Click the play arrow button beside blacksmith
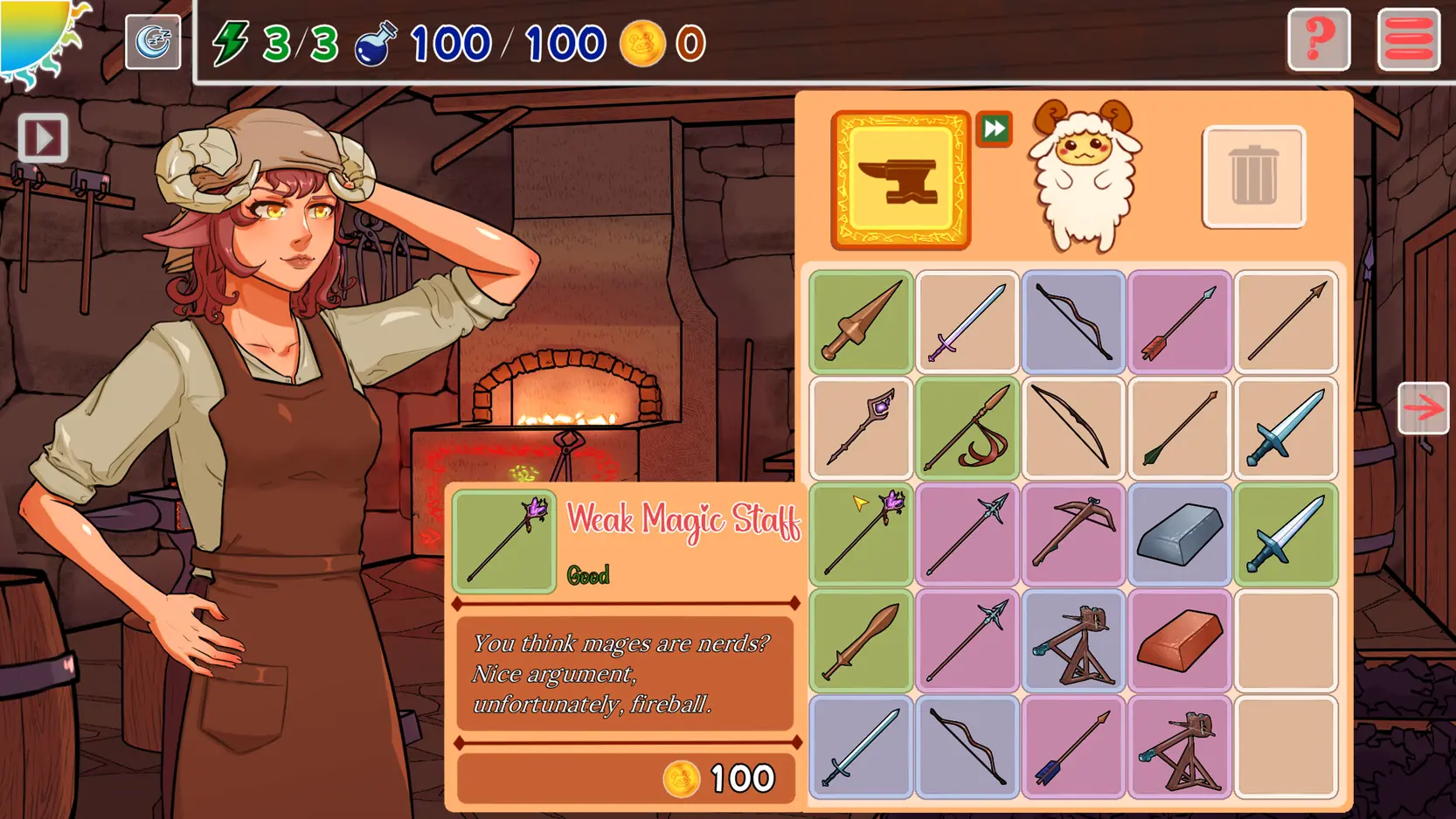 click(x=43, y=138)
